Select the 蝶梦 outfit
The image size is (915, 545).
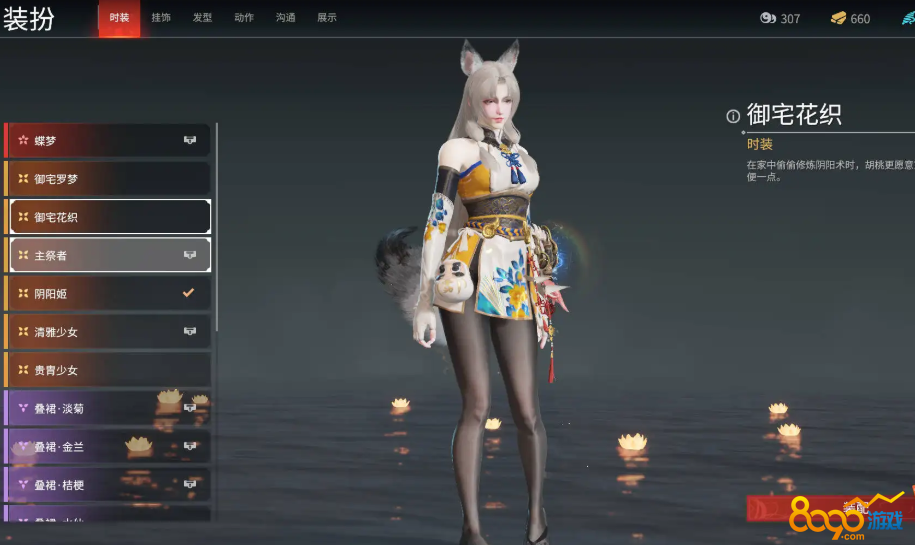coord(109,141)
